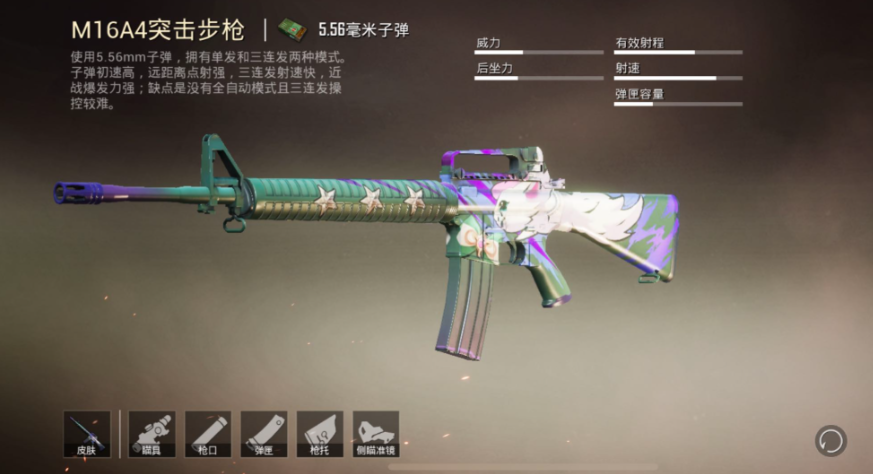Screen dimensions: 873x474
Task: Choose the 枪口 muzzle attachment slot
Action: (207, 434)
